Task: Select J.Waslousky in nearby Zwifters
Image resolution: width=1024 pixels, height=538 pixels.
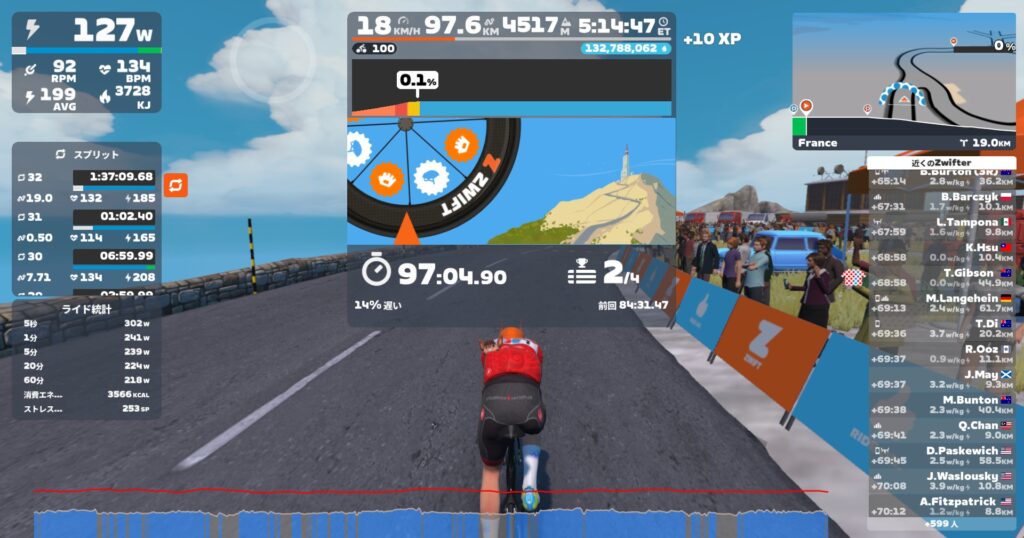Action: 942,481
